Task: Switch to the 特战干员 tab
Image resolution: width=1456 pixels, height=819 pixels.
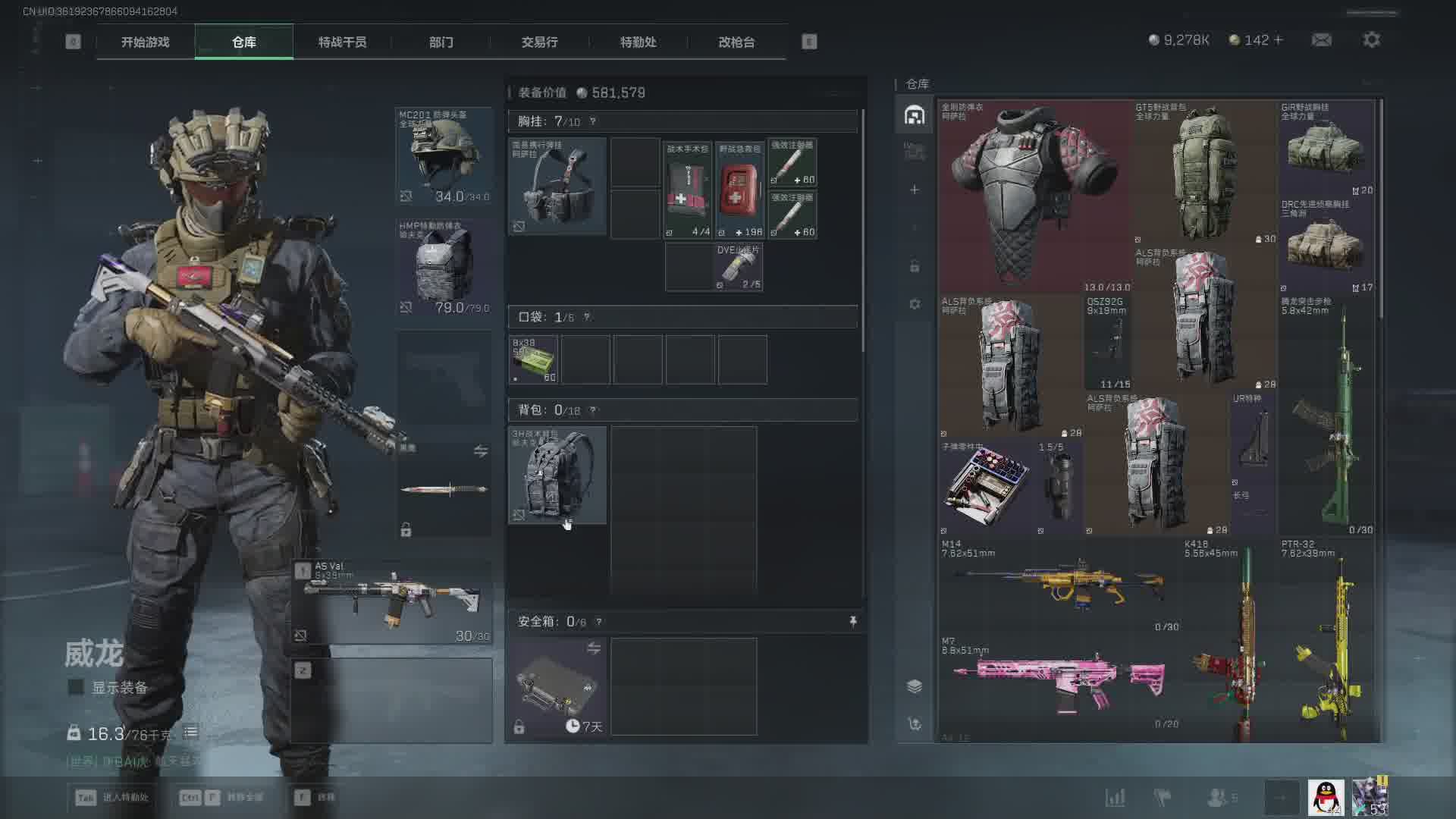Action: click(342, 42)
